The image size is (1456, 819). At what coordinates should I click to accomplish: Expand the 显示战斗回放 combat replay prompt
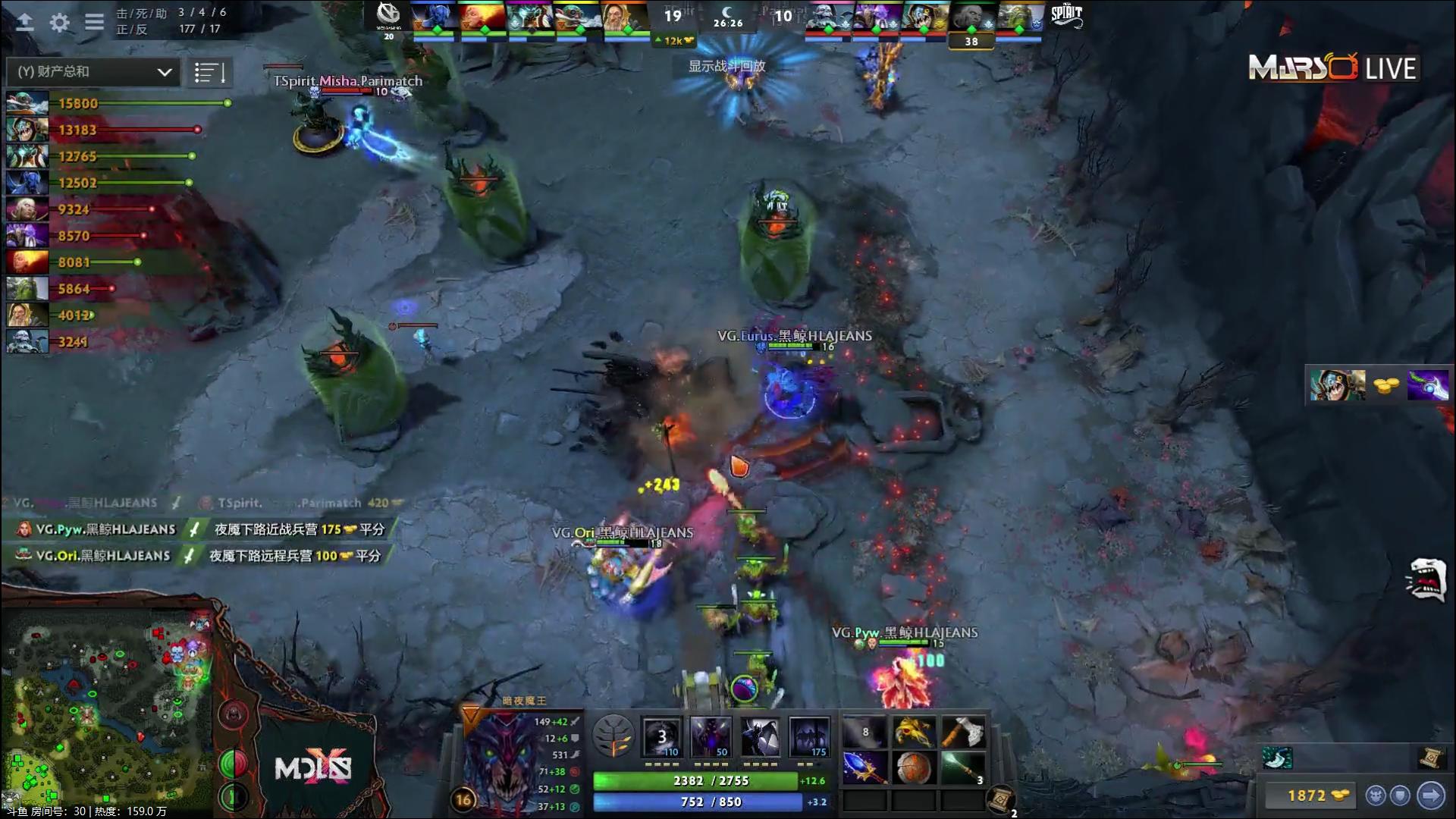pos(726,67)
